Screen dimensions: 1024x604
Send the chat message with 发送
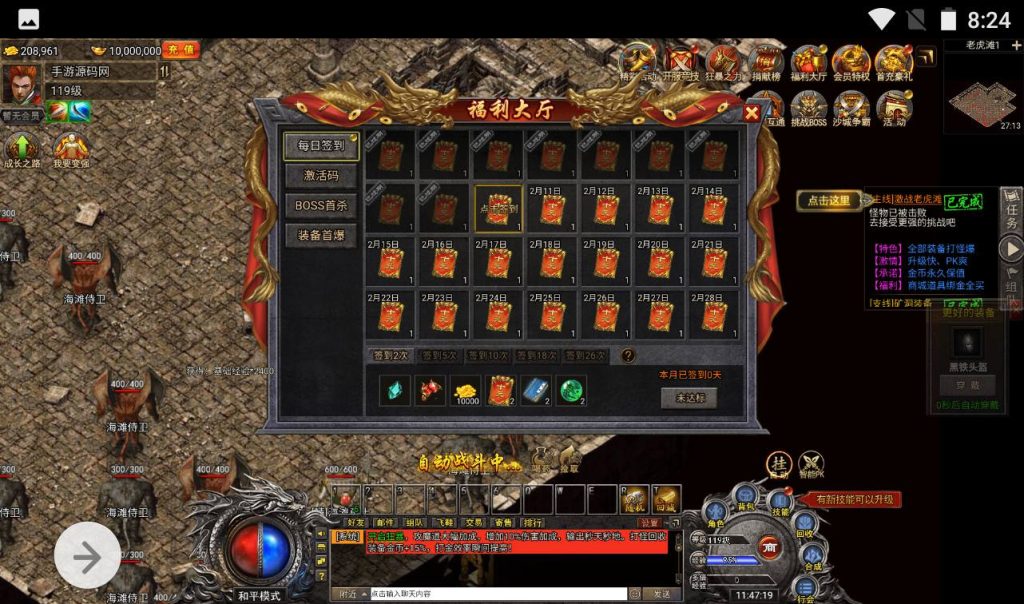(663, 593)
